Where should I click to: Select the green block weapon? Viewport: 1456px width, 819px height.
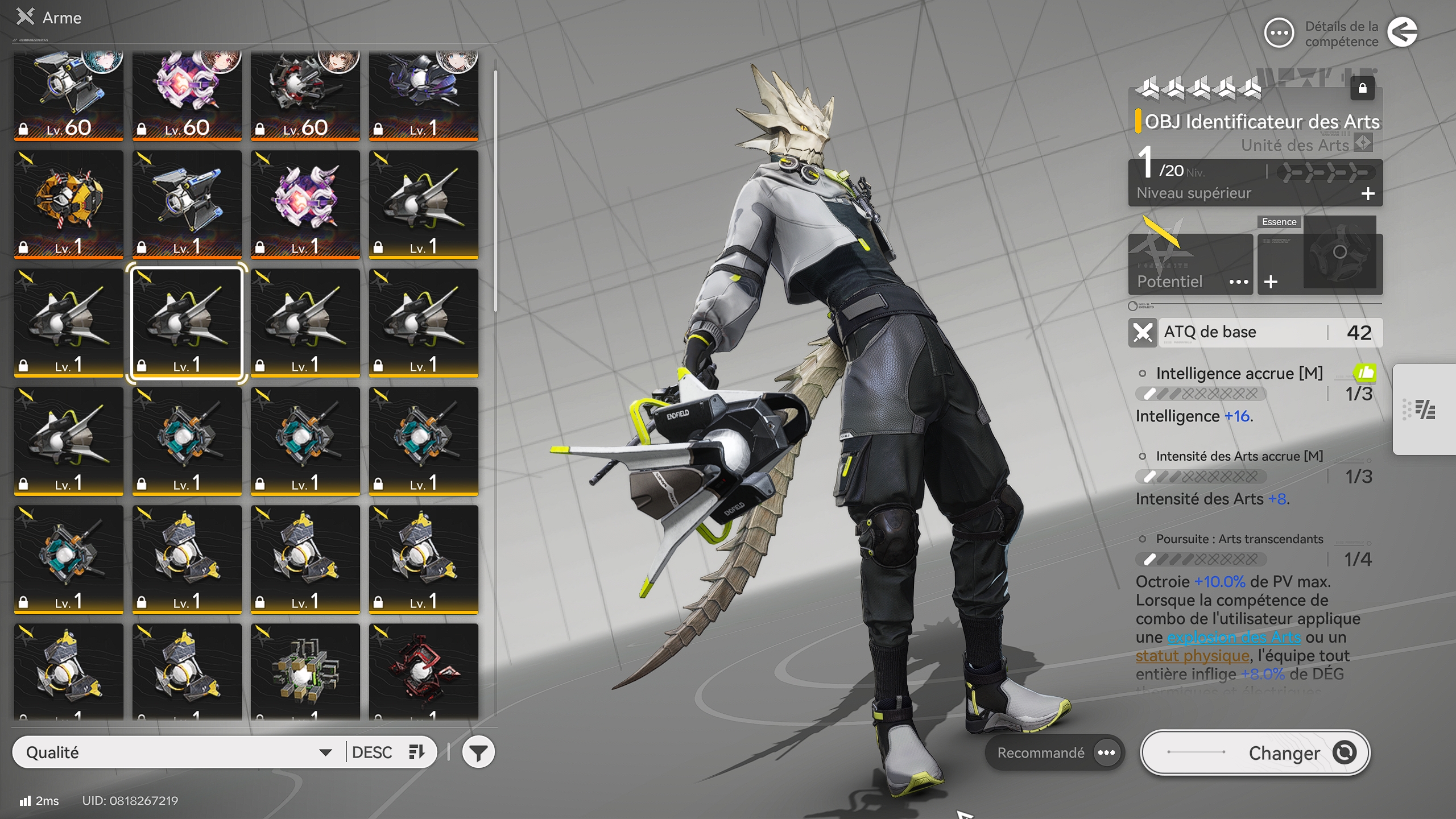point(305,672)
